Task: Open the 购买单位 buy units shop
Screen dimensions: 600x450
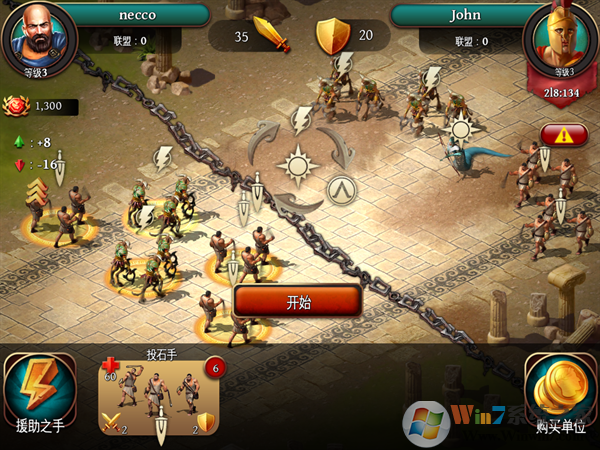Action: click(560, 389)
